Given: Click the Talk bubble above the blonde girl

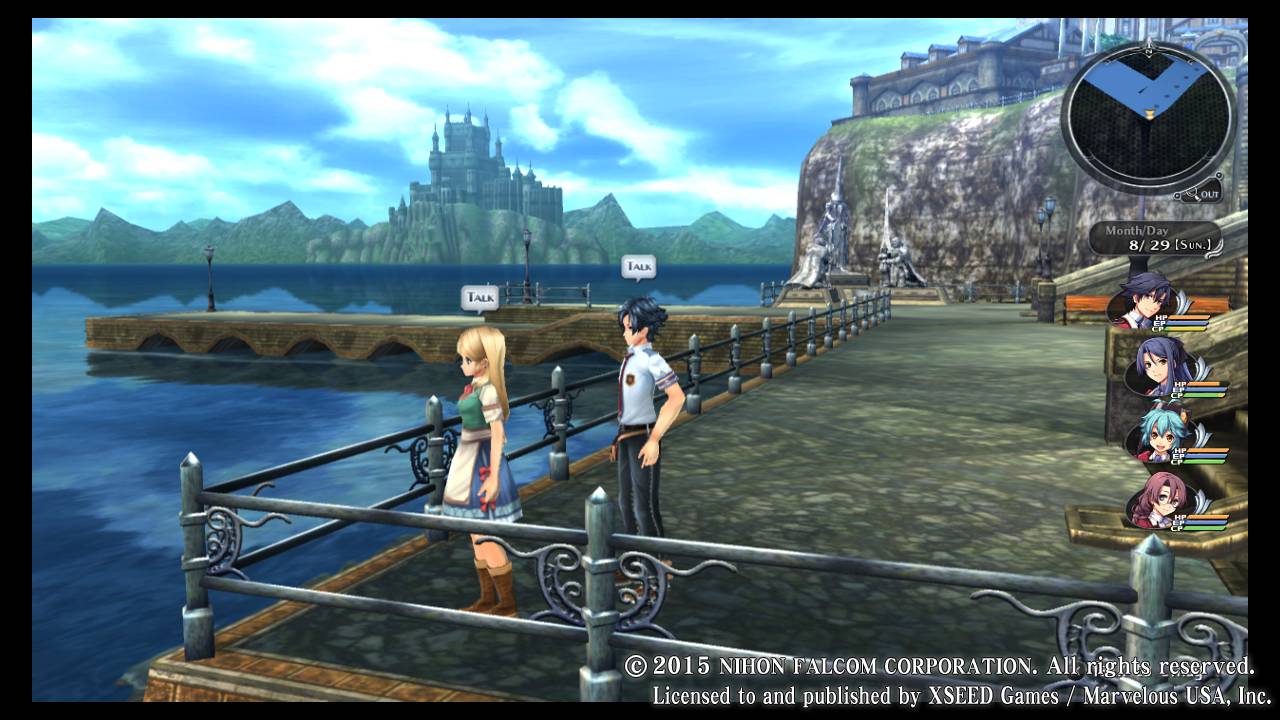Looking at the screenshot, I should coord(480,297).
